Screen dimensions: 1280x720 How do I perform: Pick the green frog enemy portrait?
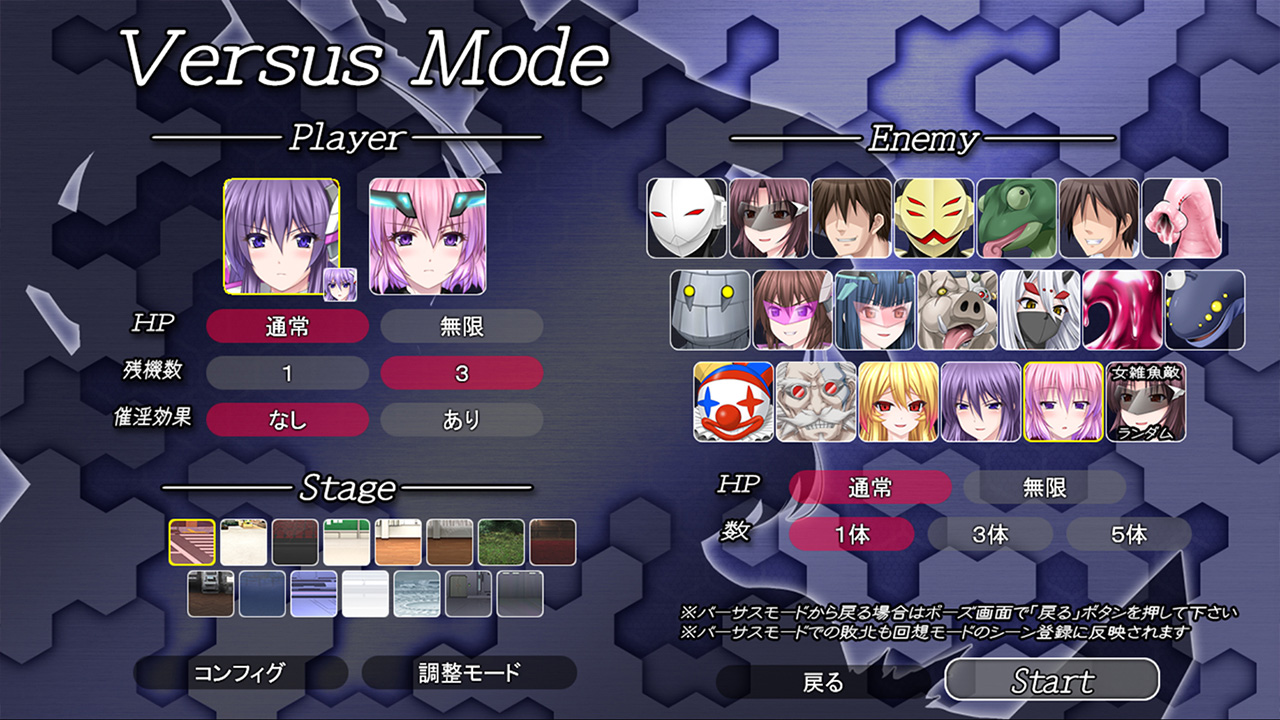click(1016, 218)
